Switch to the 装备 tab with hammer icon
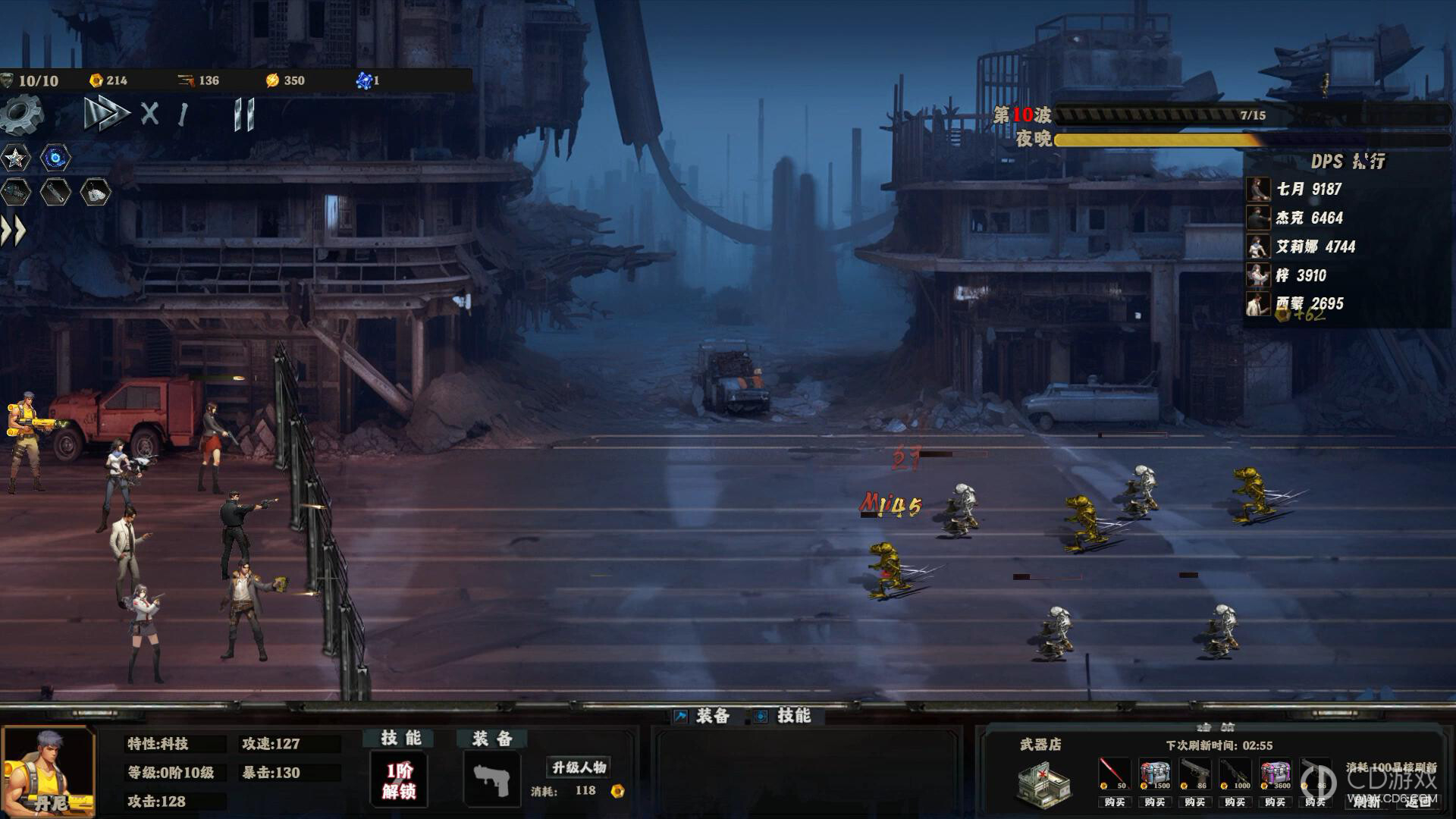 point(702,716)
